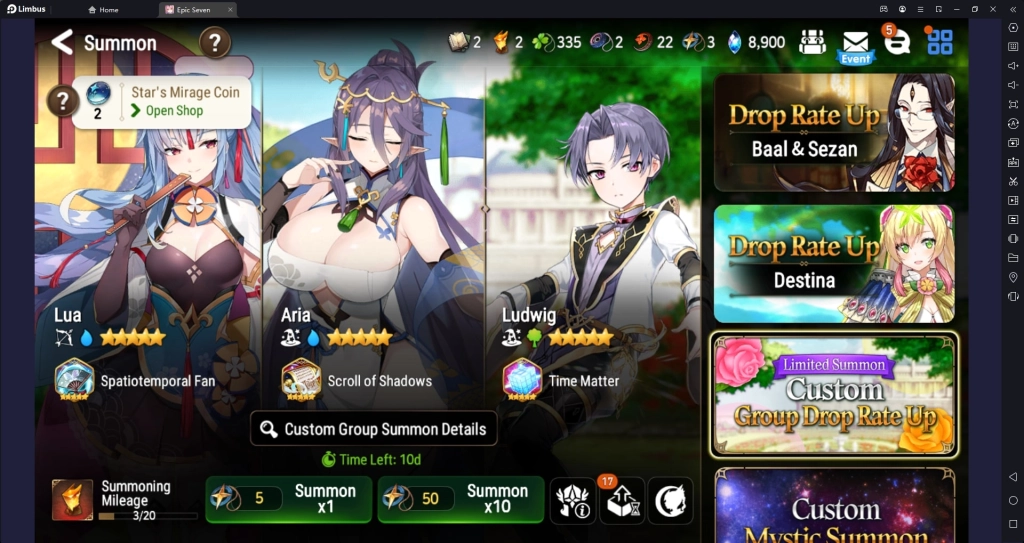Open the hero info icon beside Summon x10

coord(573,500)
